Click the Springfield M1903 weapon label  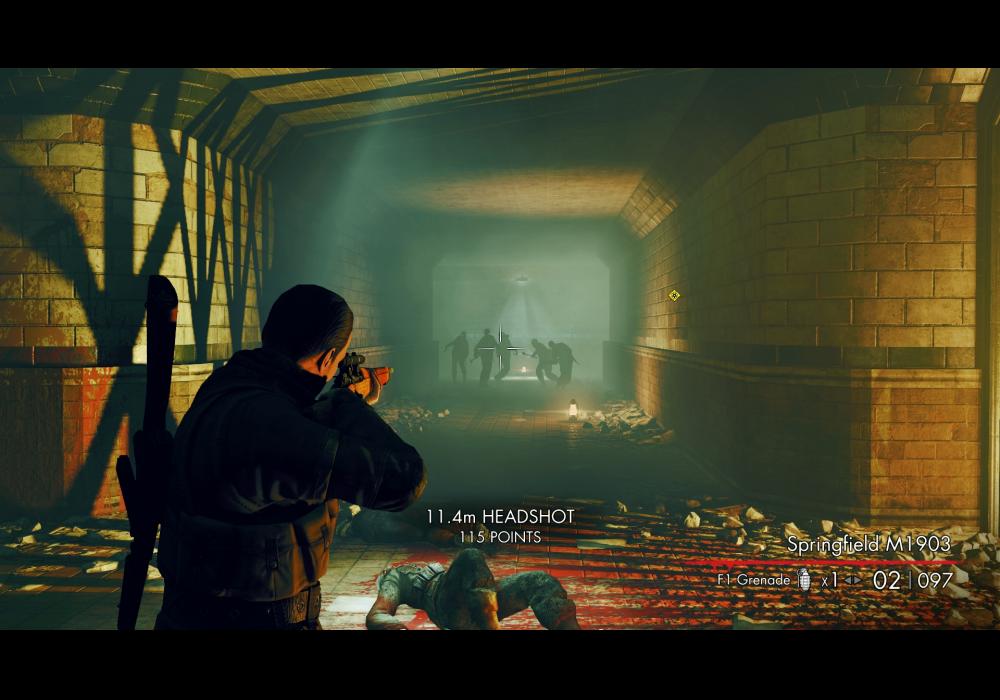(868, 545)
